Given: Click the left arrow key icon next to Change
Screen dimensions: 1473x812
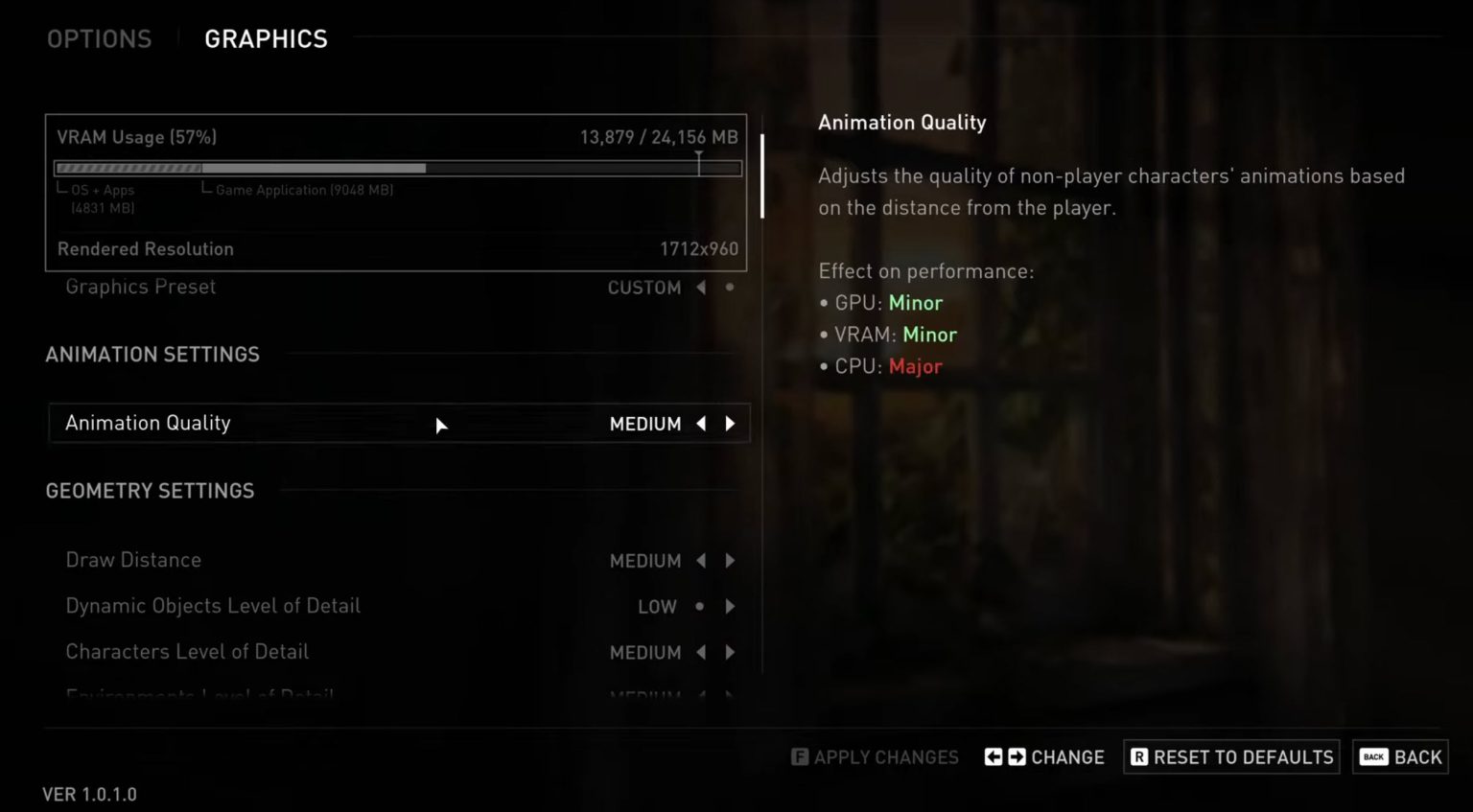Looking at the screenshot, I should tap(994, 756).
